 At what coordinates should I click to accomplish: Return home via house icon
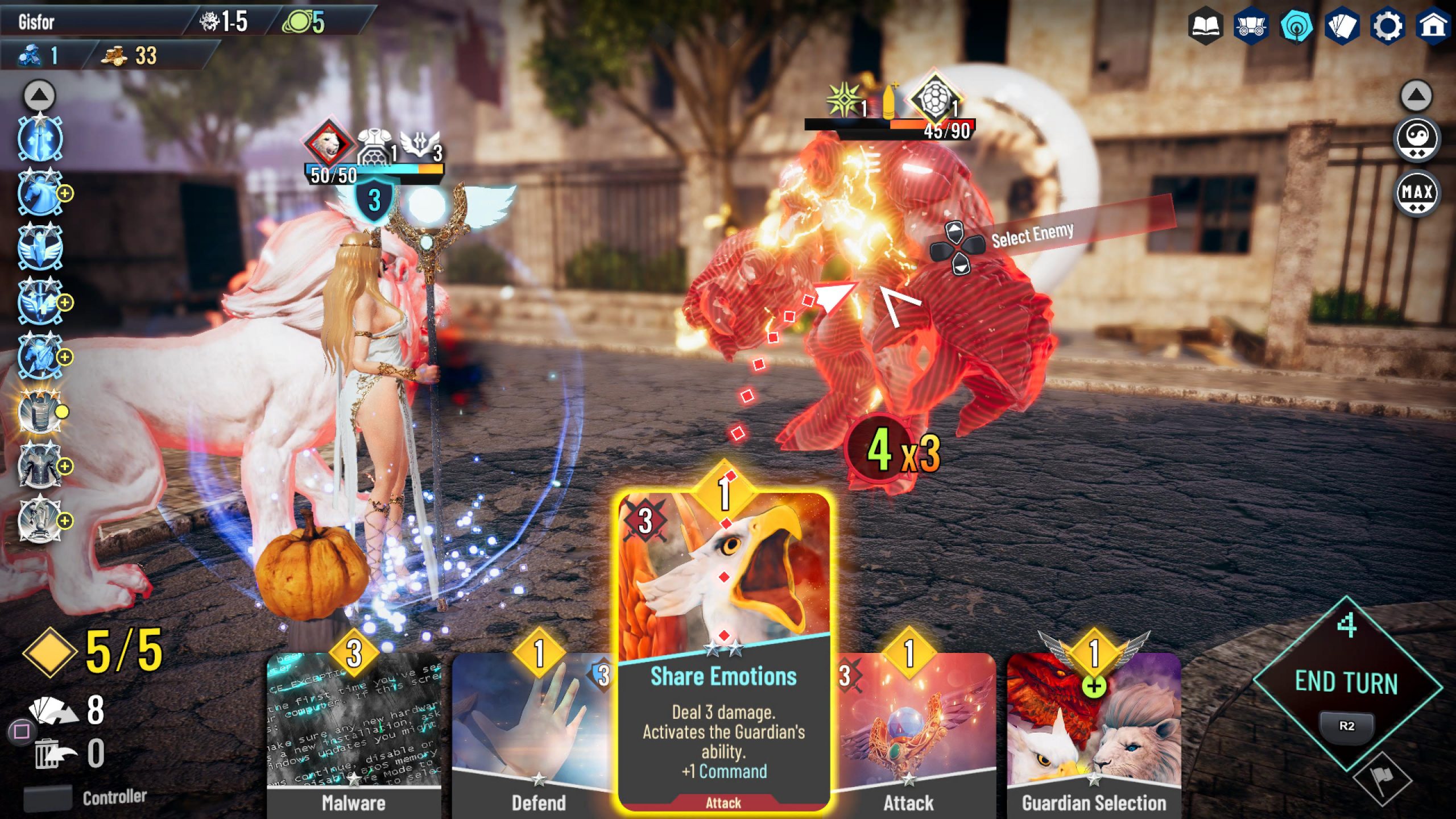click(x=1433, y=26)
